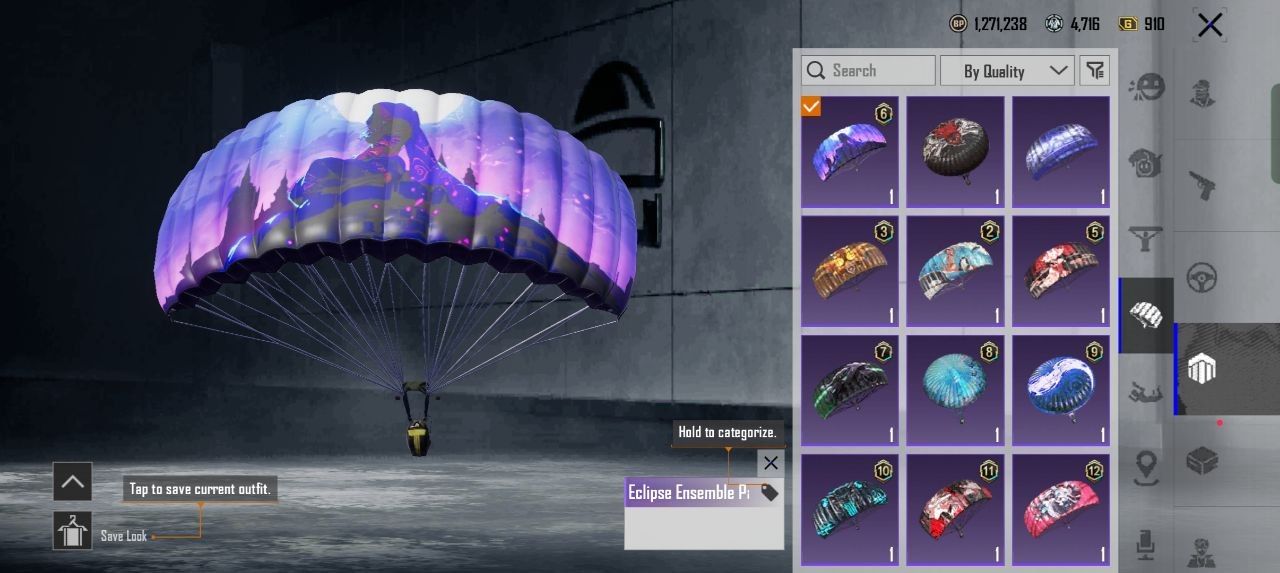Screen dimensions: 1280x573
Task: Dismiss the Eclipse Ensemble item tooltip
Action: [770, 463]
